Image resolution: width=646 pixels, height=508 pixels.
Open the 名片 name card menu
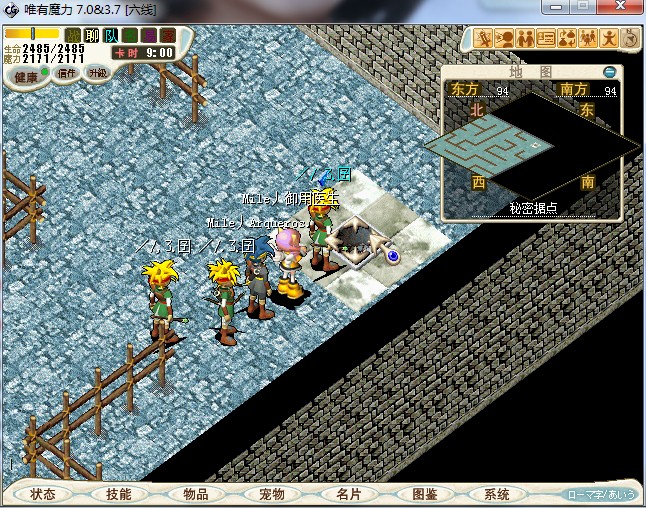347,494
